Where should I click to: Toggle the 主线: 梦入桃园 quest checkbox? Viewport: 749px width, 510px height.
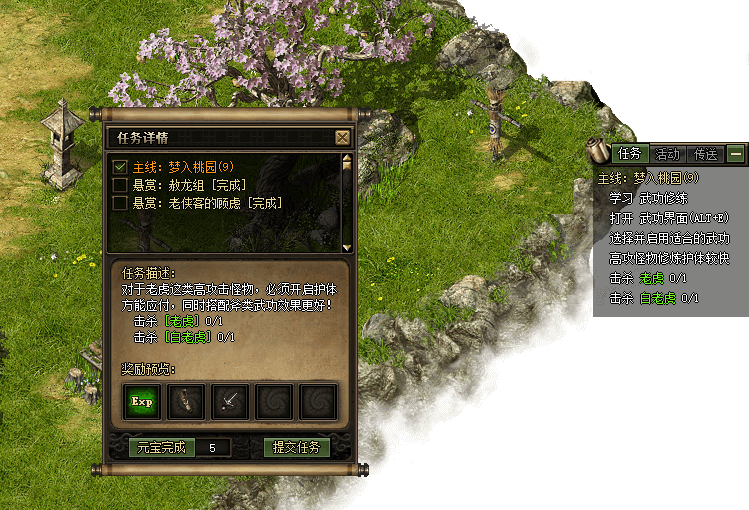(x=120, y=167)
